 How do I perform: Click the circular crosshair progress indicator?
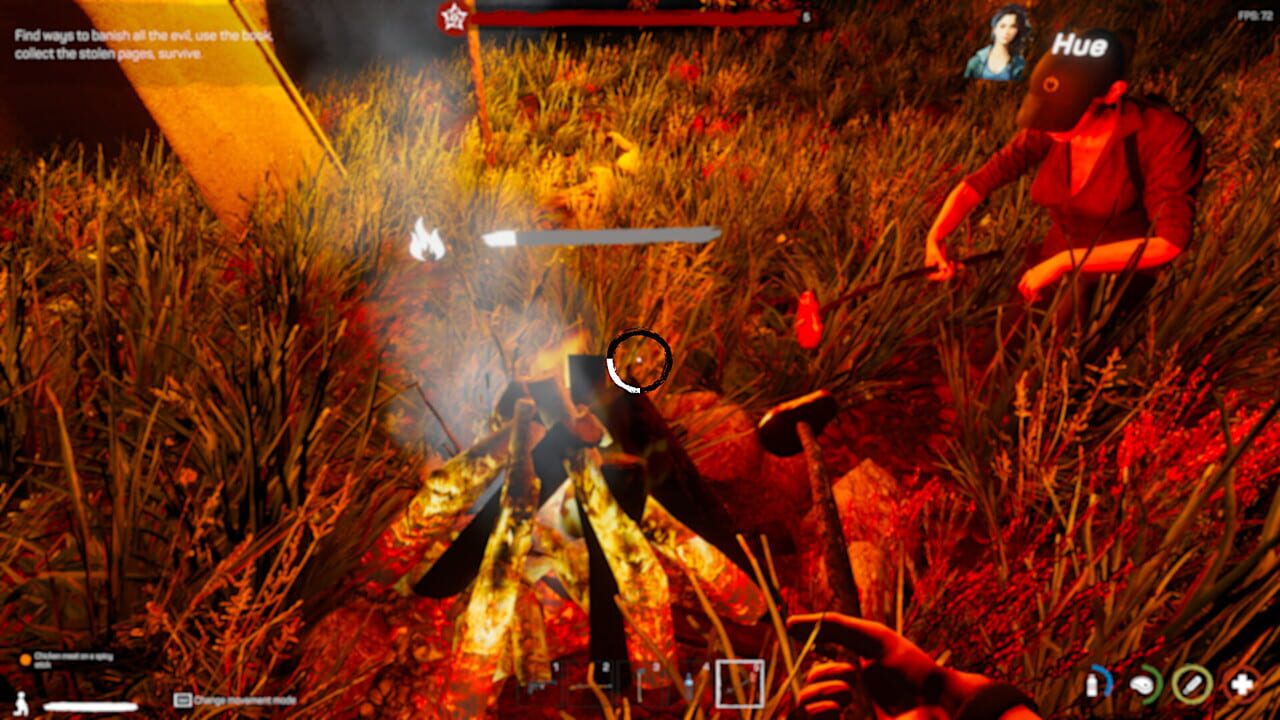[640, 360]
